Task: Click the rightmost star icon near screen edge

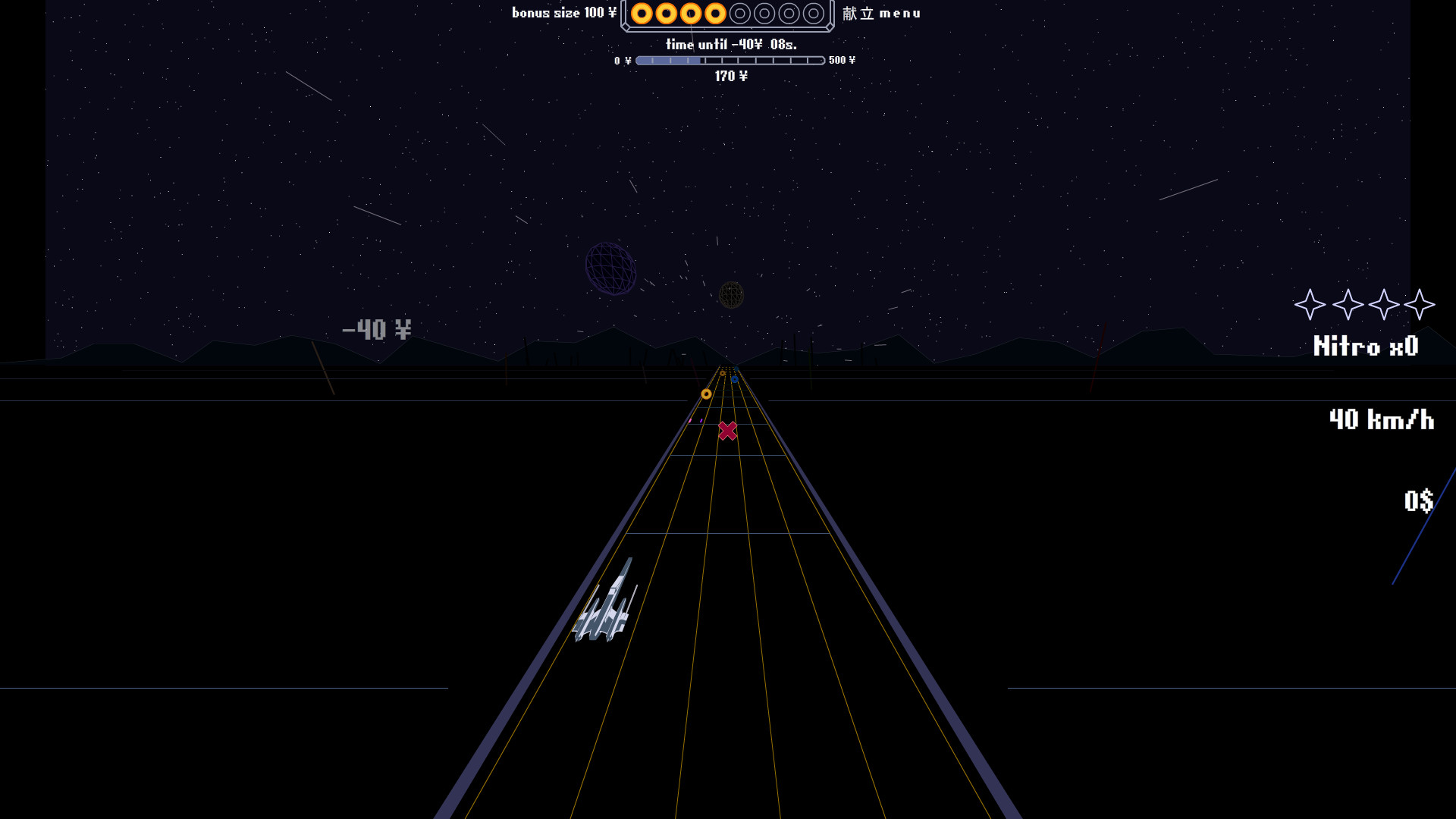Action: (1420, 306)
